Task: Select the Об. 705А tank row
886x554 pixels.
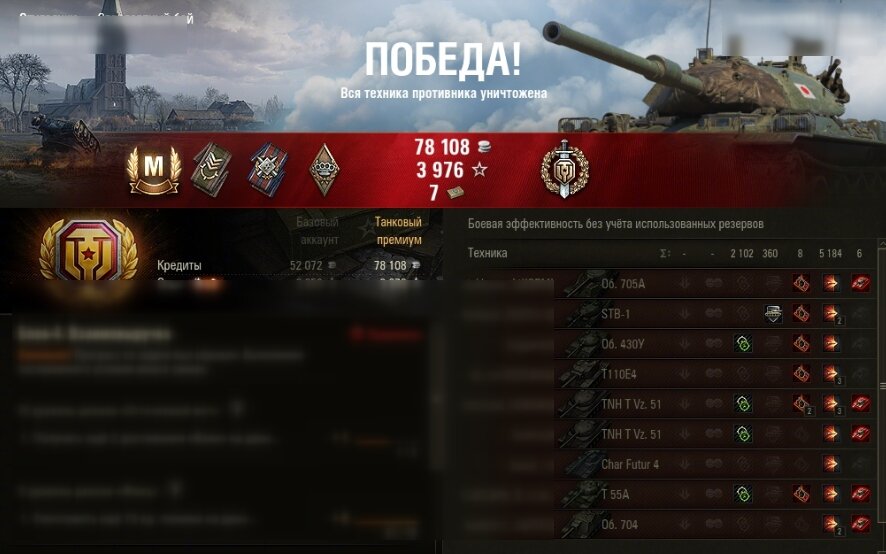Action: pos(623,284)
